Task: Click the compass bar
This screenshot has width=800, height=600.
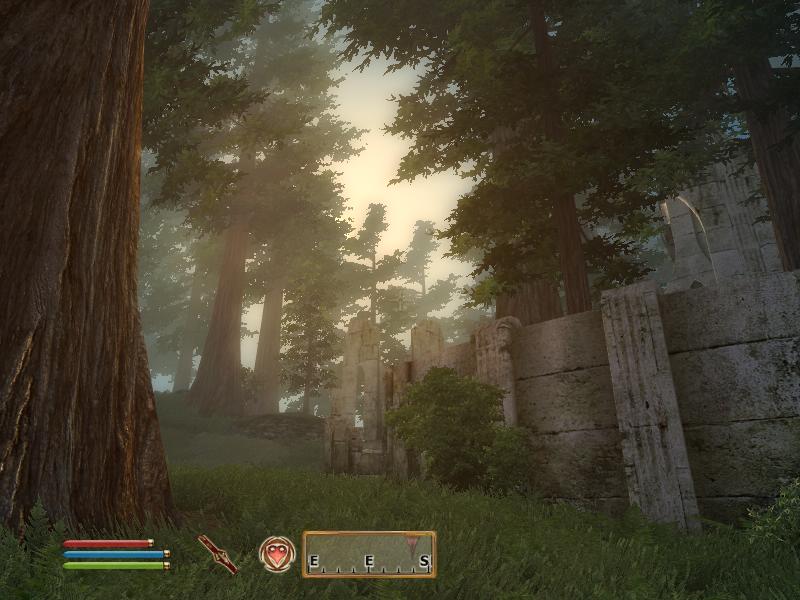Action: (x=369, y=554)
